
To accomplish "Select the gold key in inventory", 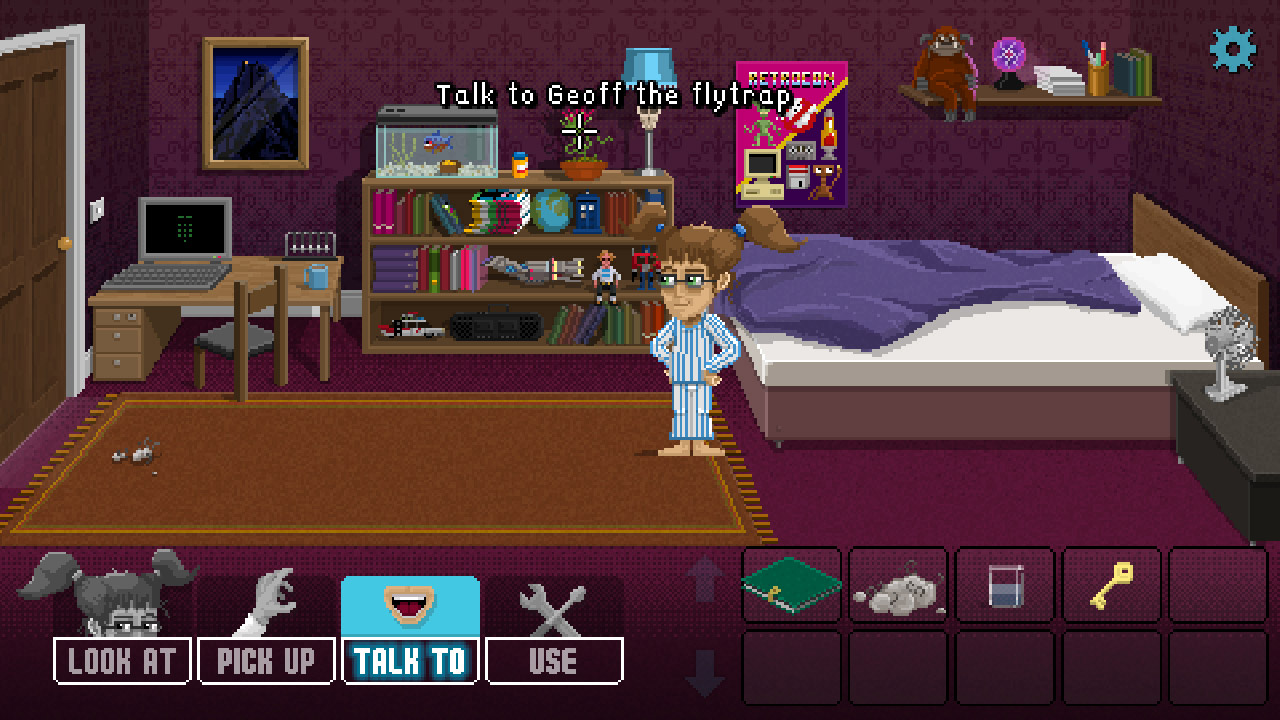I will (1110, 585).
